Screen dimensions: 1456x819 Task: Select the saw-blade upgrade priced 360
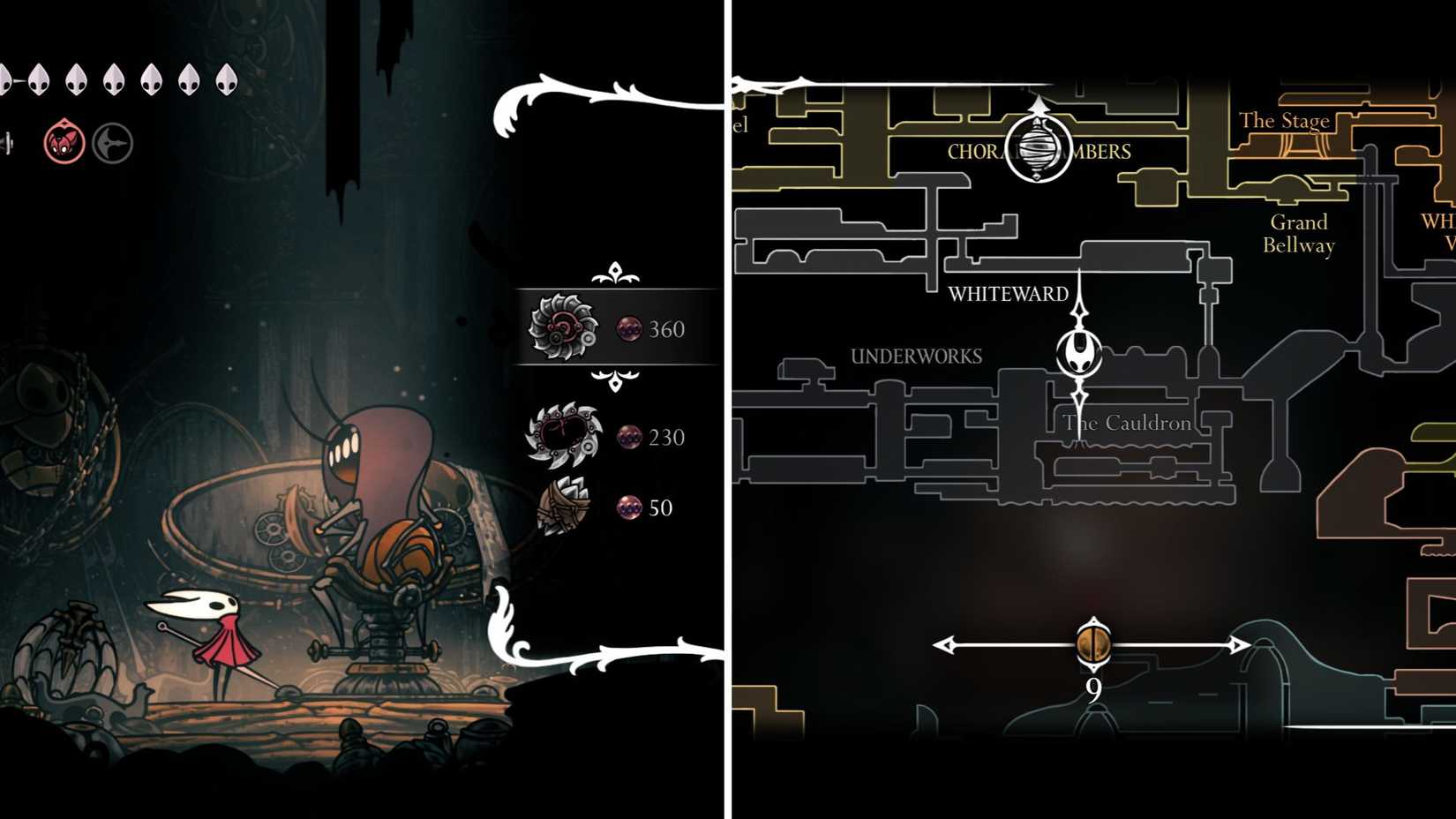point(565,328)
